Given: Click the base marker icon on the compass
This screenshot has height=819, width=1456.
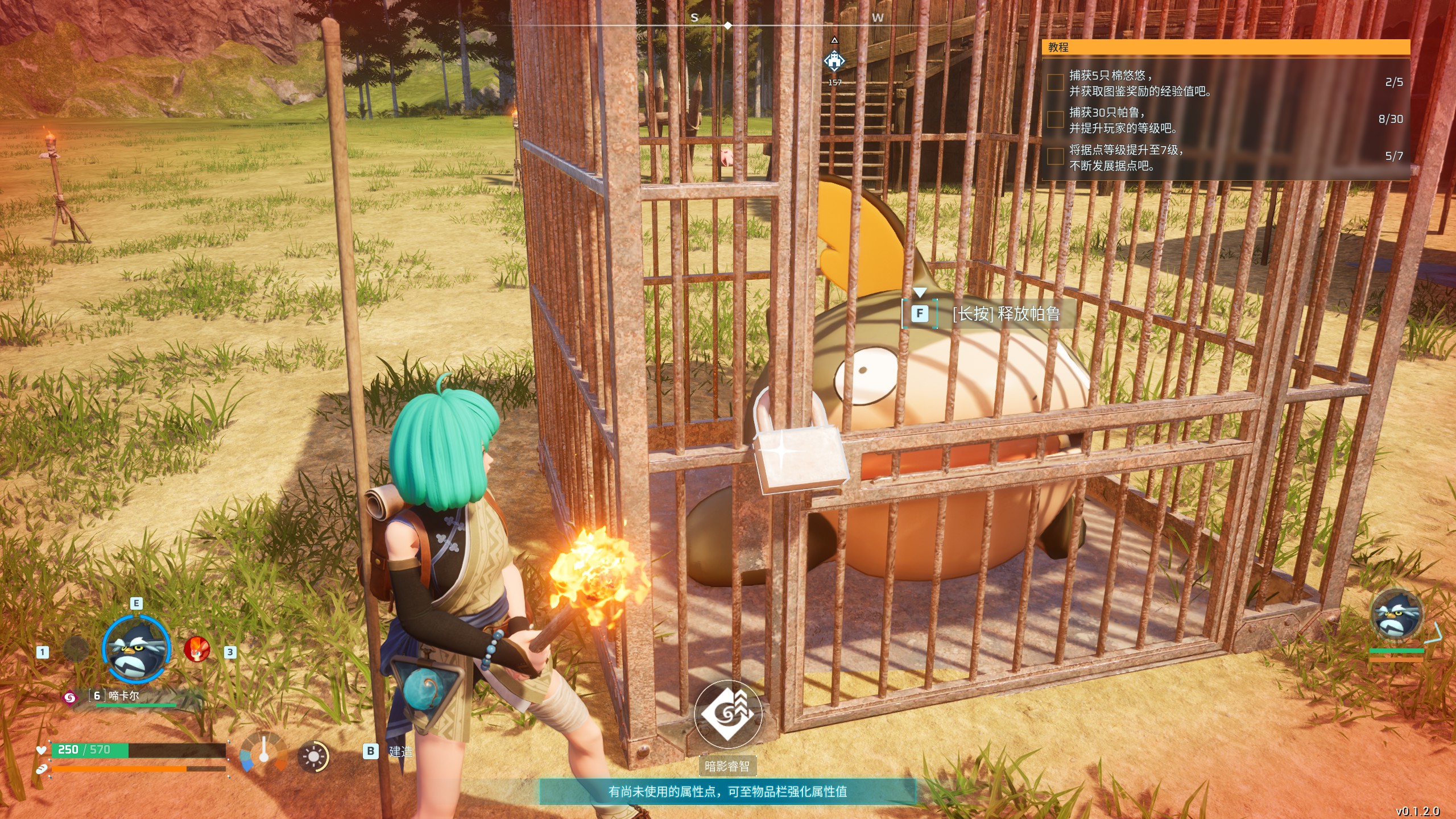Looking at the screenshot, I should 834,61.
